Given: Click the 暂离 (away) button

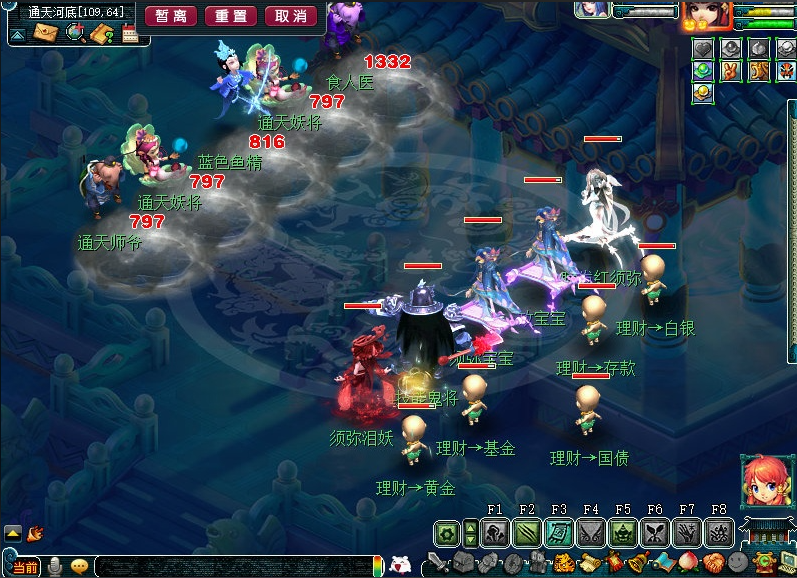Looking at the screenshot, I should pos(170,16).
